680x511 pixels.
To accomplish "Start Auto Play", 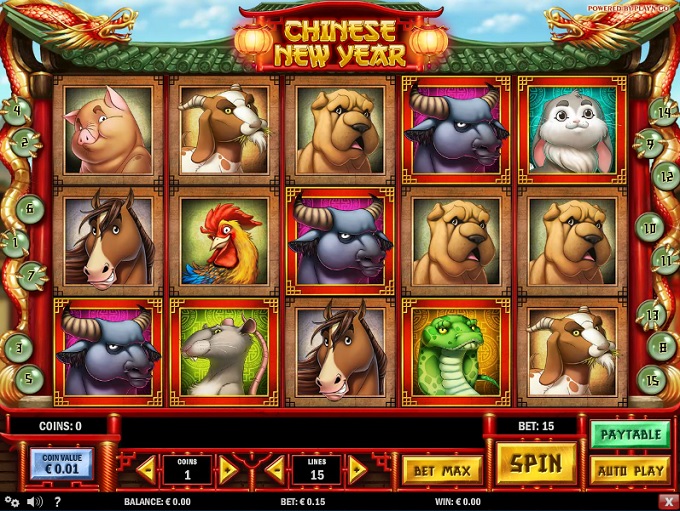I will 630,469.
